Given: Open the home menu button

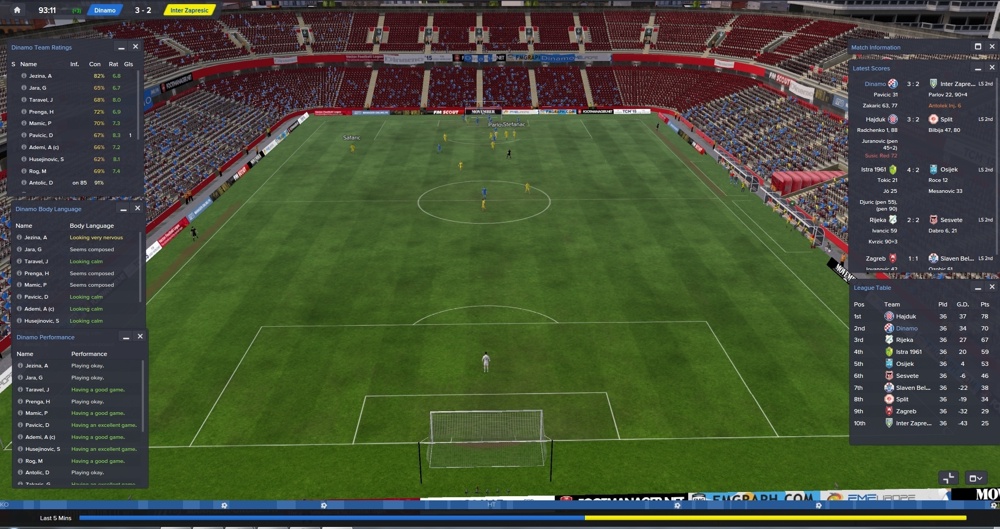Looking at the screenshot, I should tap(17, 10).
